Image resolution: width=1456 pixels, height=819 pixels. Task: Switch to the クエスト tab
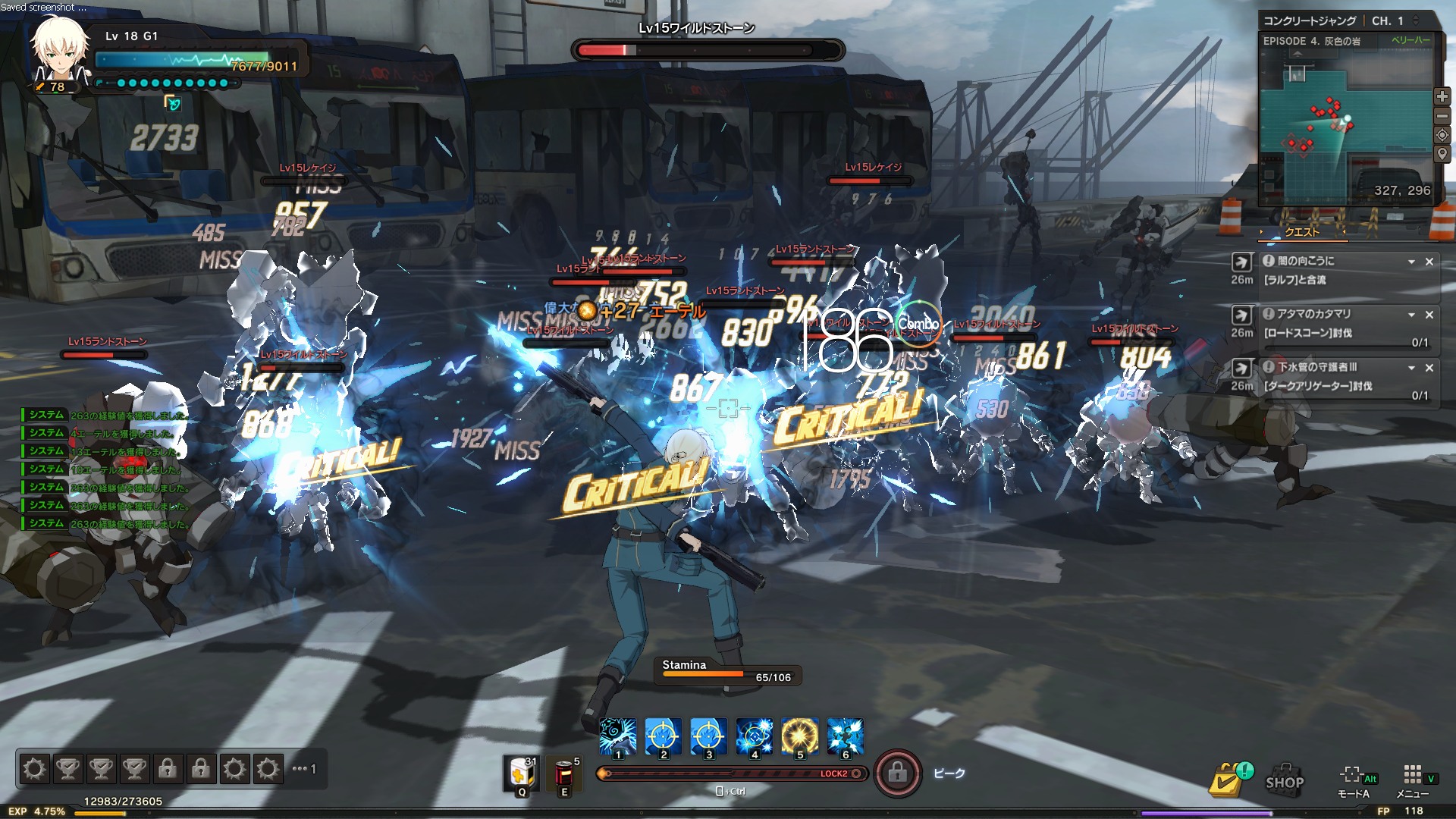click(x=1302, y=232)
